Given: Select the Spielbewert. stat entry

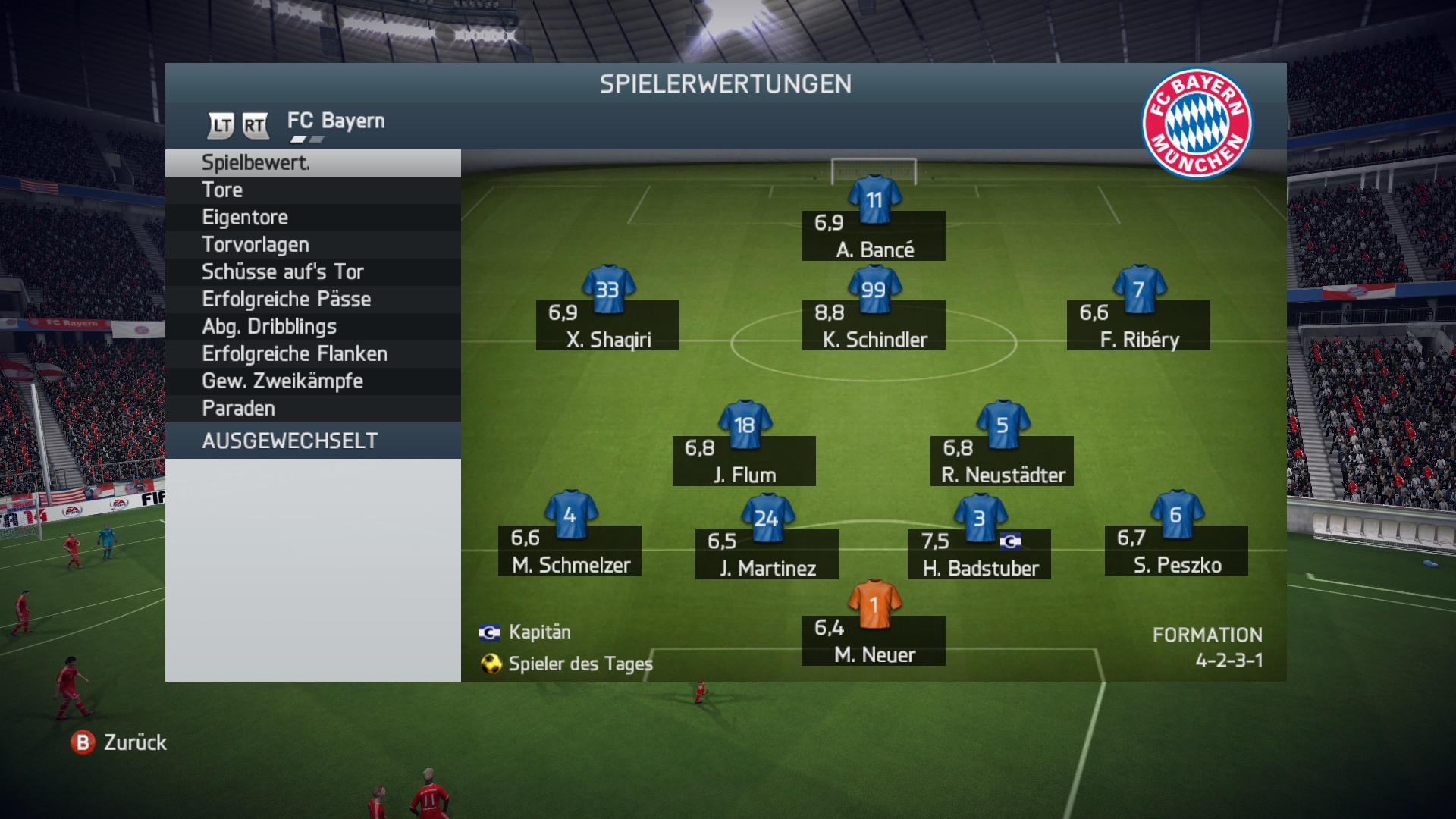Looking at the screenshot, I should click(312, 163).
